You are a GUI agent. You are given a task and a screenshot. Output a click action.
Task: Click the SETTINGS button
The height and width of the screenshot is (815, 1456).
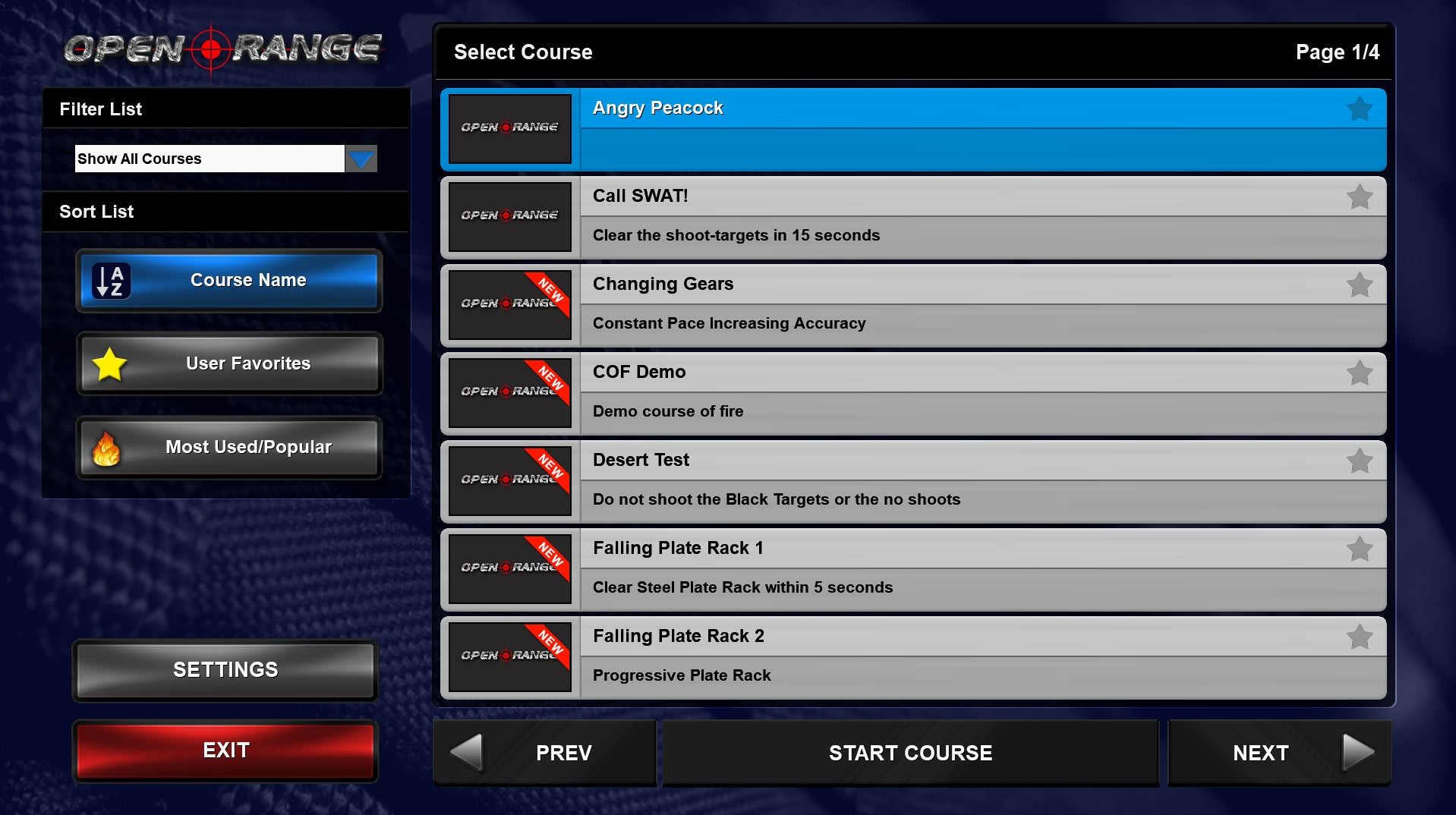click(224, 670)
